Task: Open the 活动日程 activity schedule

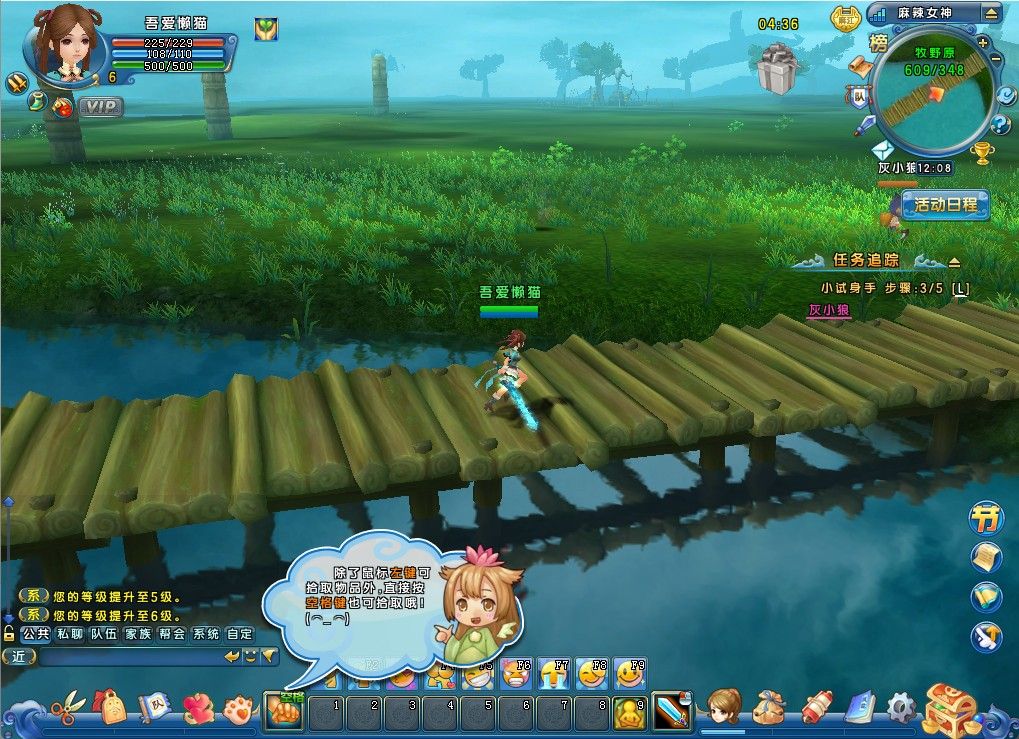Action: click(945, 205)
